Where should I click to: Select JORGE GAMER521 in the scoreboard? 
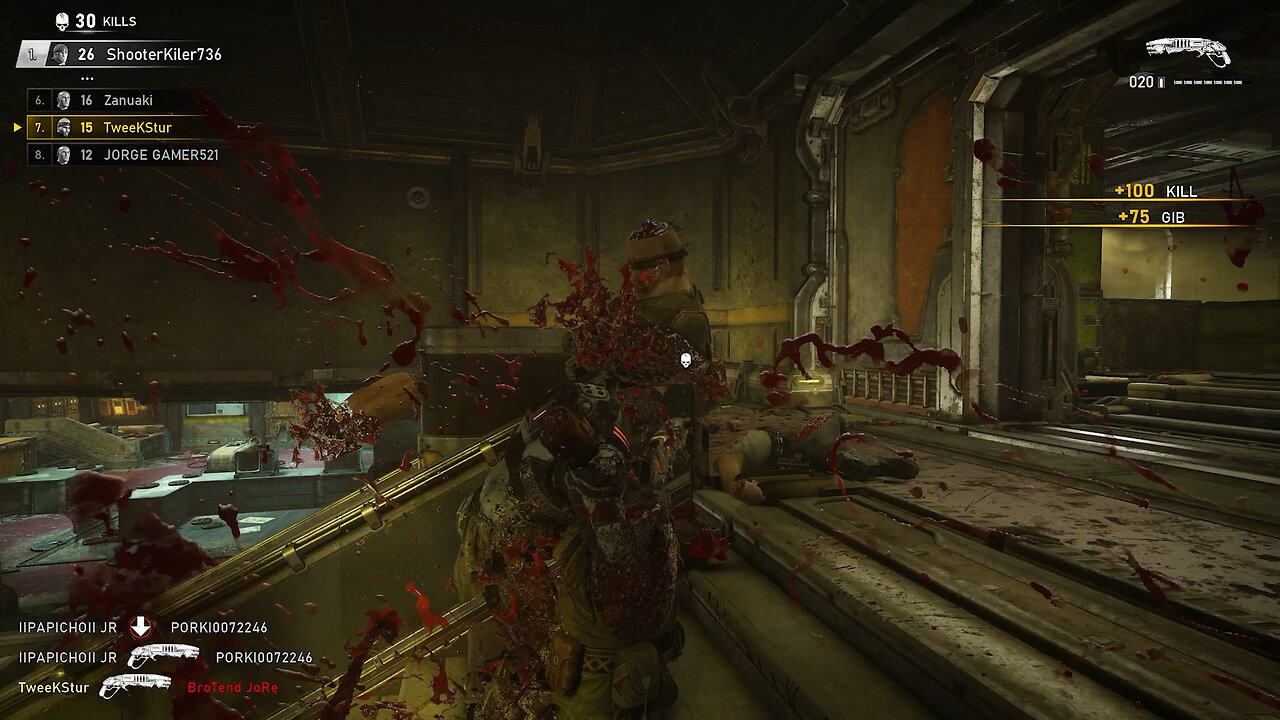point(125,155)
